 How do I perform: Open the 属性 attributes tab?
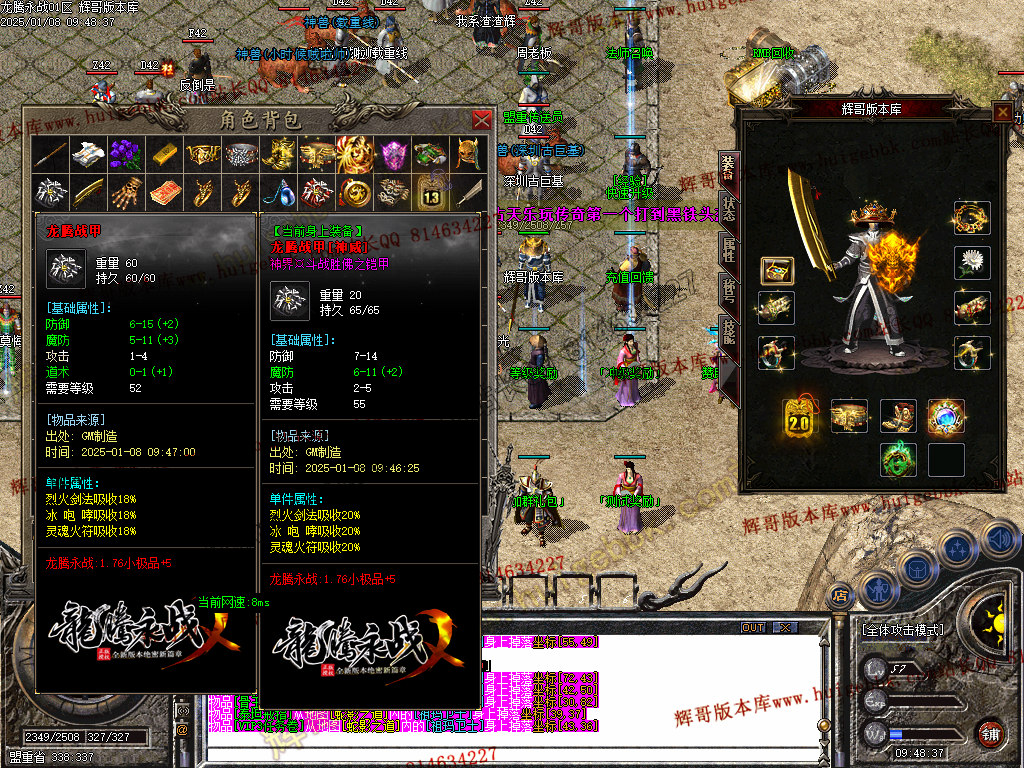[727, 249]
